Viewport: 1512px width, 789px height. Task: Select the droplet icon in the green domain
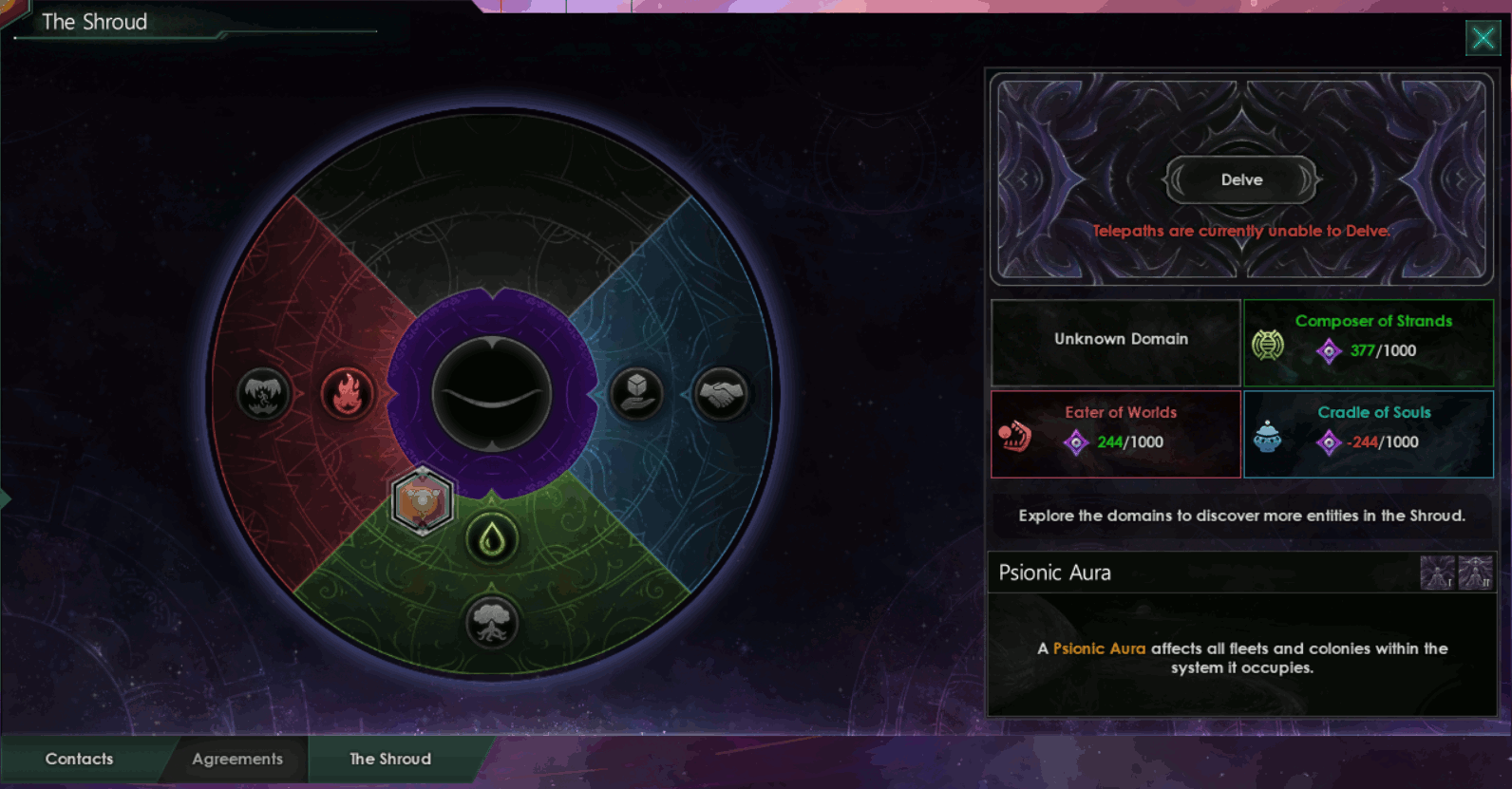[x=492, y=537]
